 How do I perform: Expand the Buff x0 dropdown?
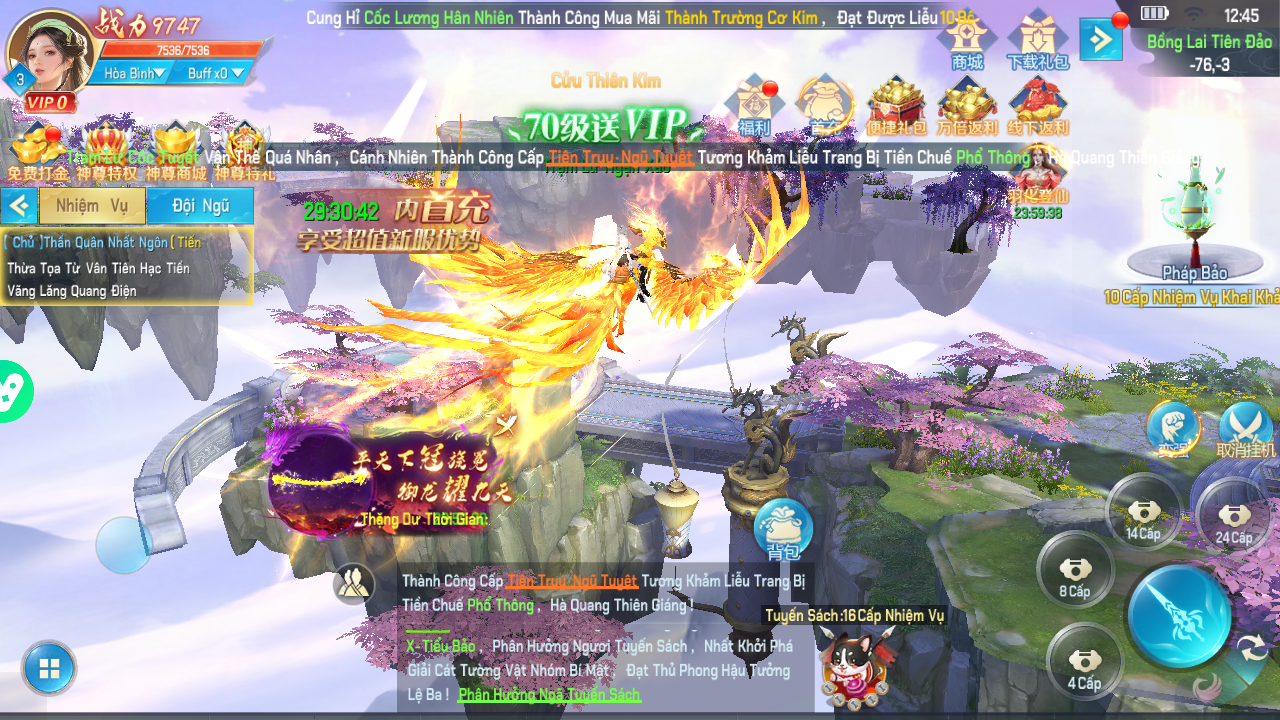click(214, 73)
